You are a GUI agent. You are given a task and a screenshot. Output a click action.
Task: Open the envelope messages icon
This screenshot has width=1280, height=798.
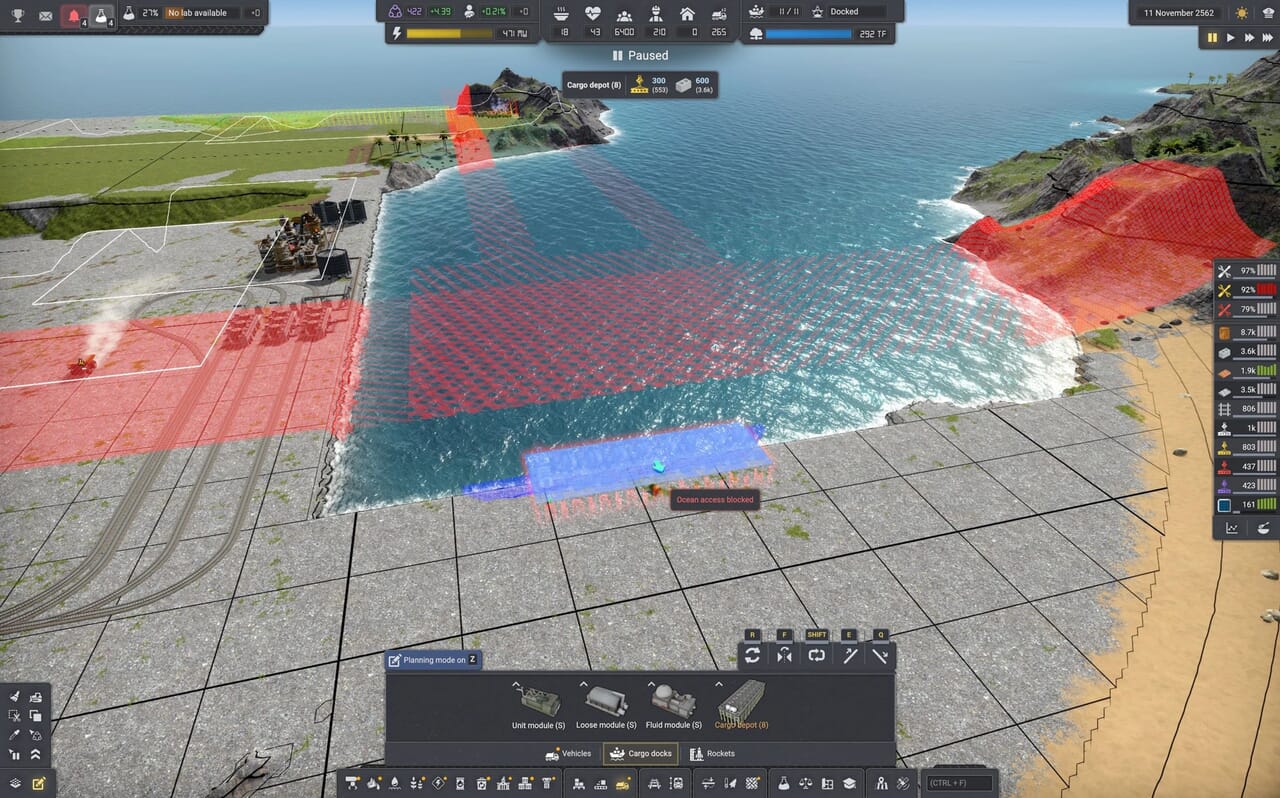(45, 15)
